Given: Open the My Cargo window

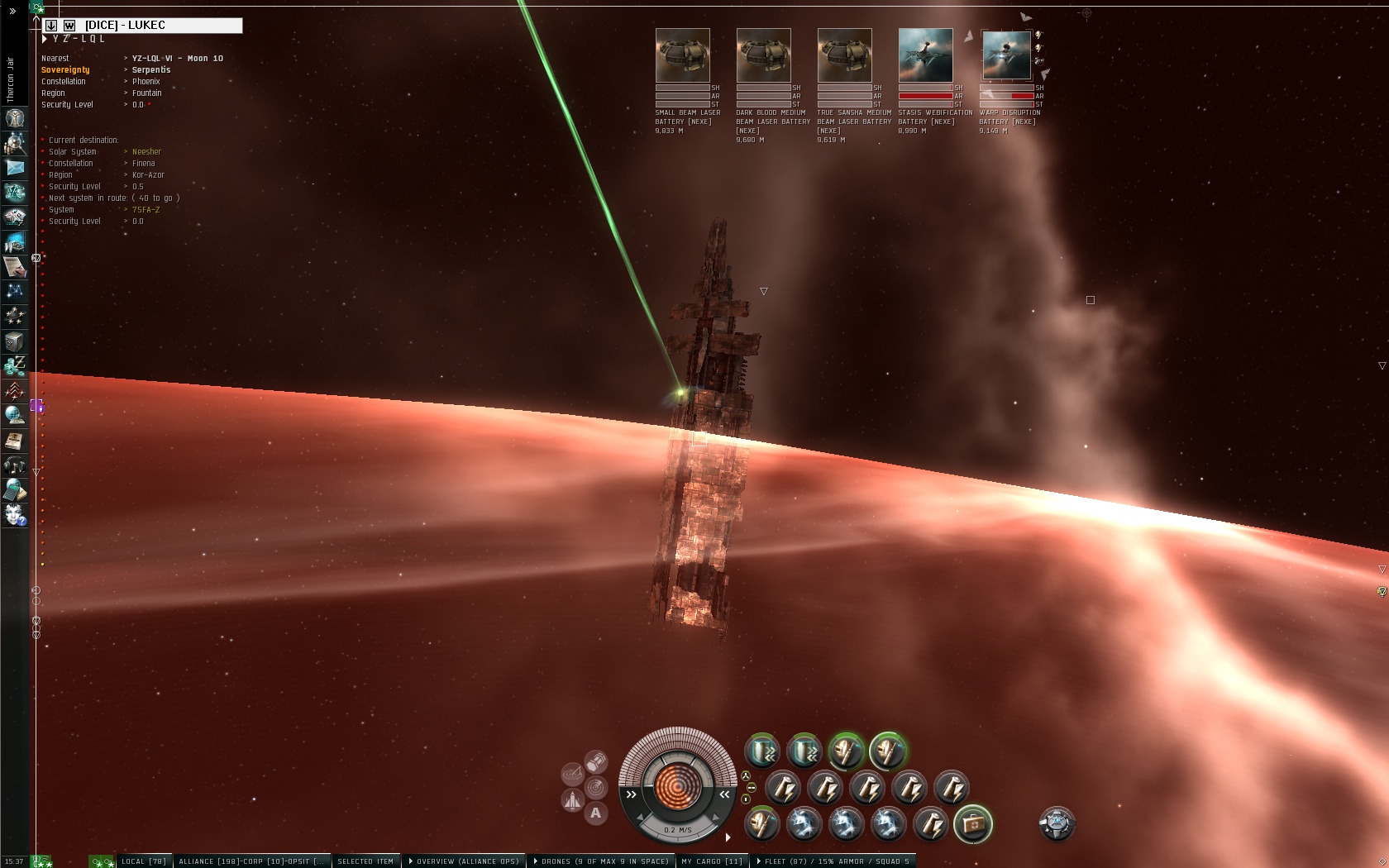Looking at the screenshot, I should coord(712,861).
